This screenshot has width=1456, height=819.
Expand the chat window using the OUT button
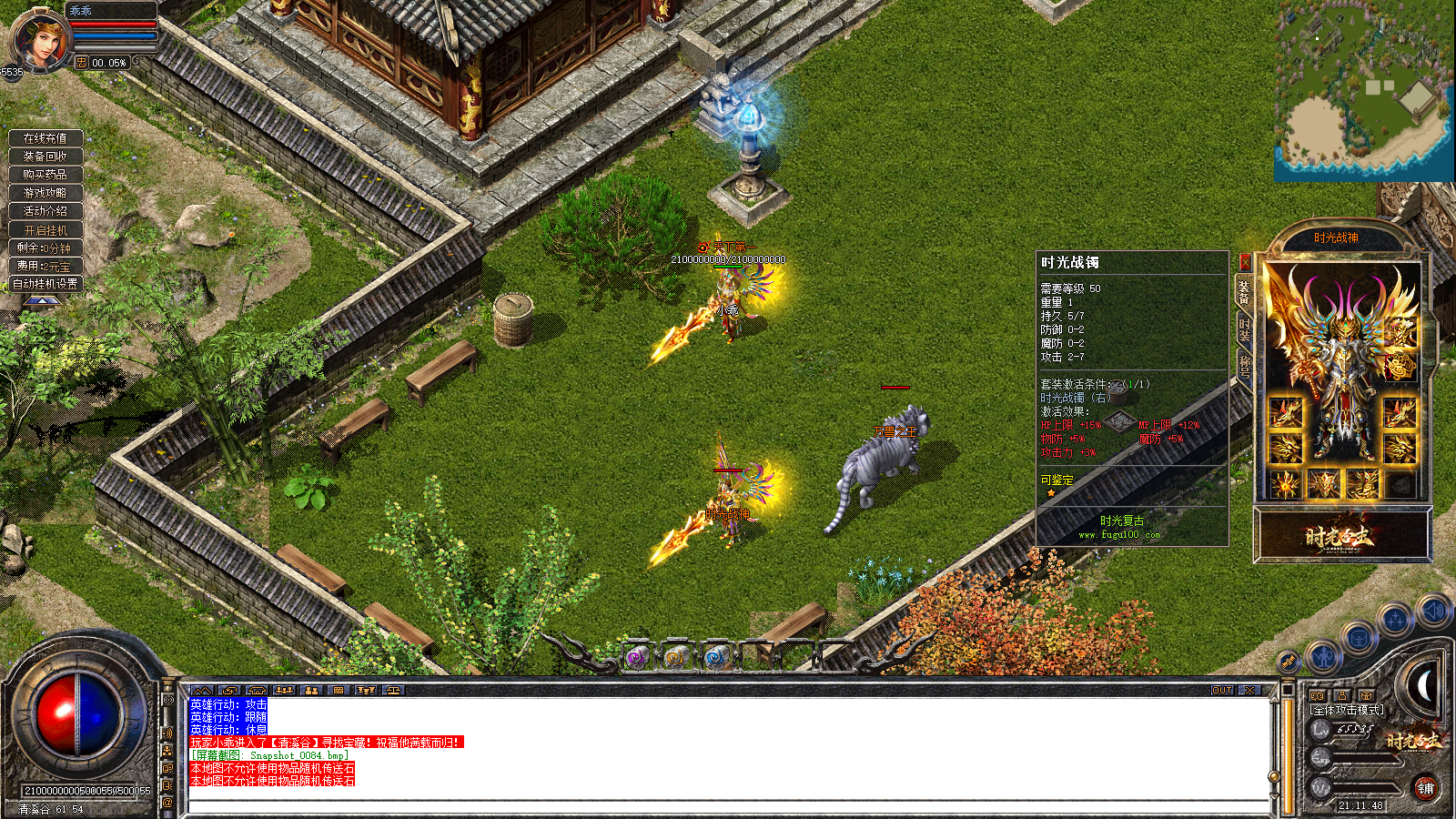point(1221,692)
